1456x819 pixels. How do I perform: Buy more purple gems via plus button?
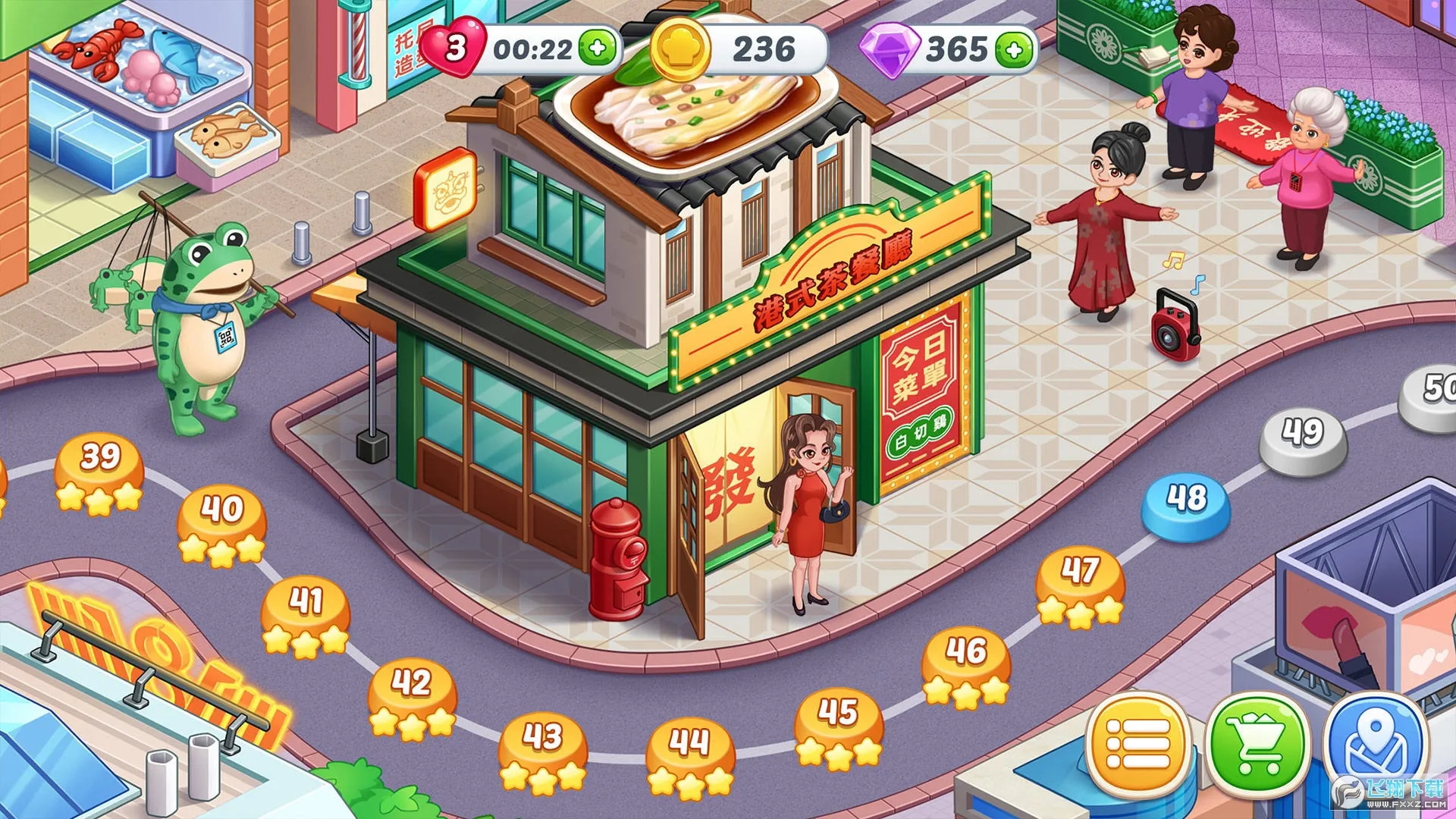[x=1015, y=50]
